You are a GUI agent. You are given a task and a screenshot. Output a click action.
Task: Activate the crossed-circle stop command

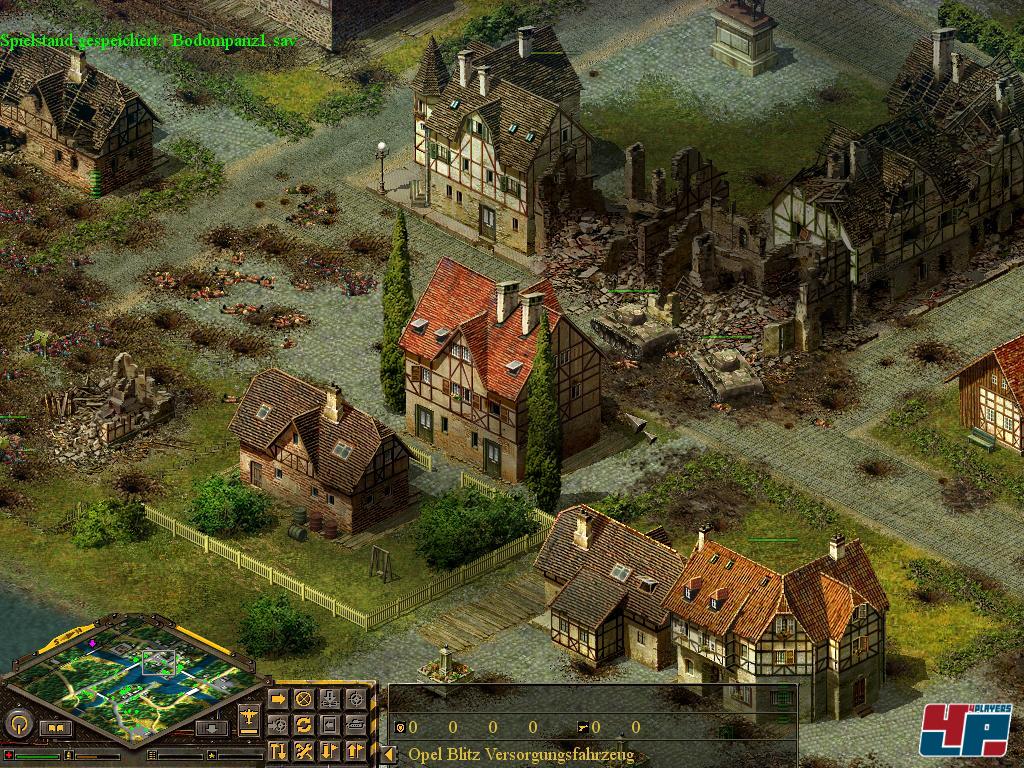point(303,698)
